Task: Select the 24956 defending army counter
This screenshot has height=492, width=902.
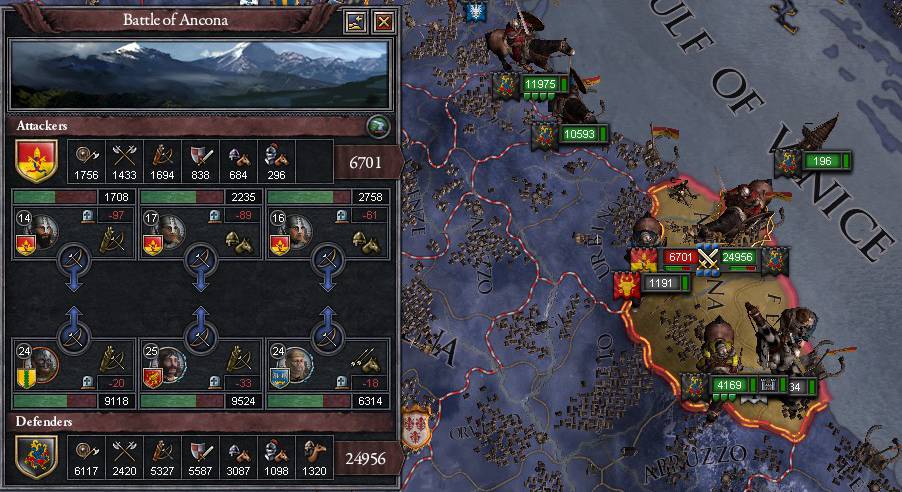Action: coord(739,257)
